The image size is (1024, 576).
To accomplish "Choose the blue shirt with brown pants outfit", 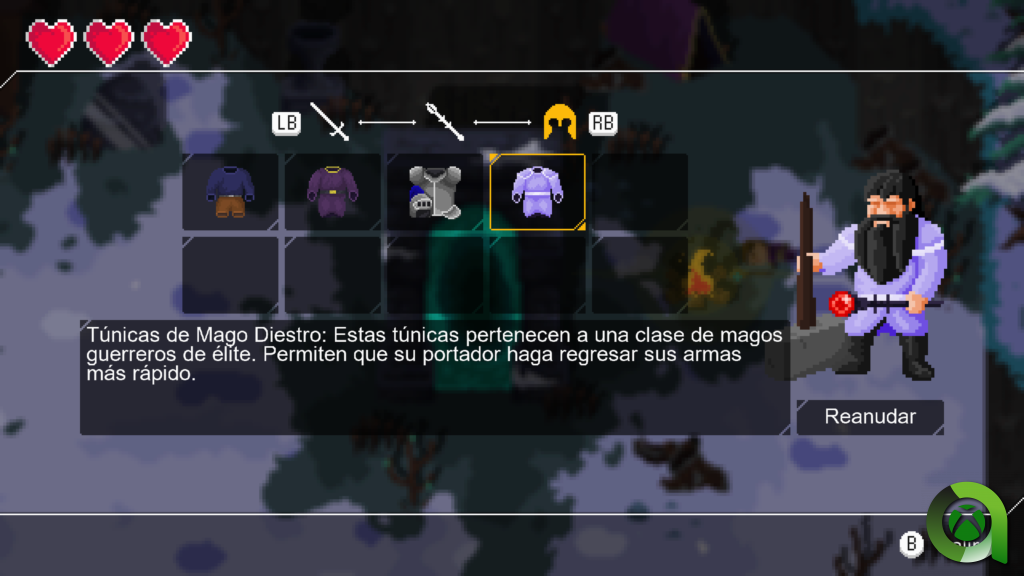I will point(230,192).
